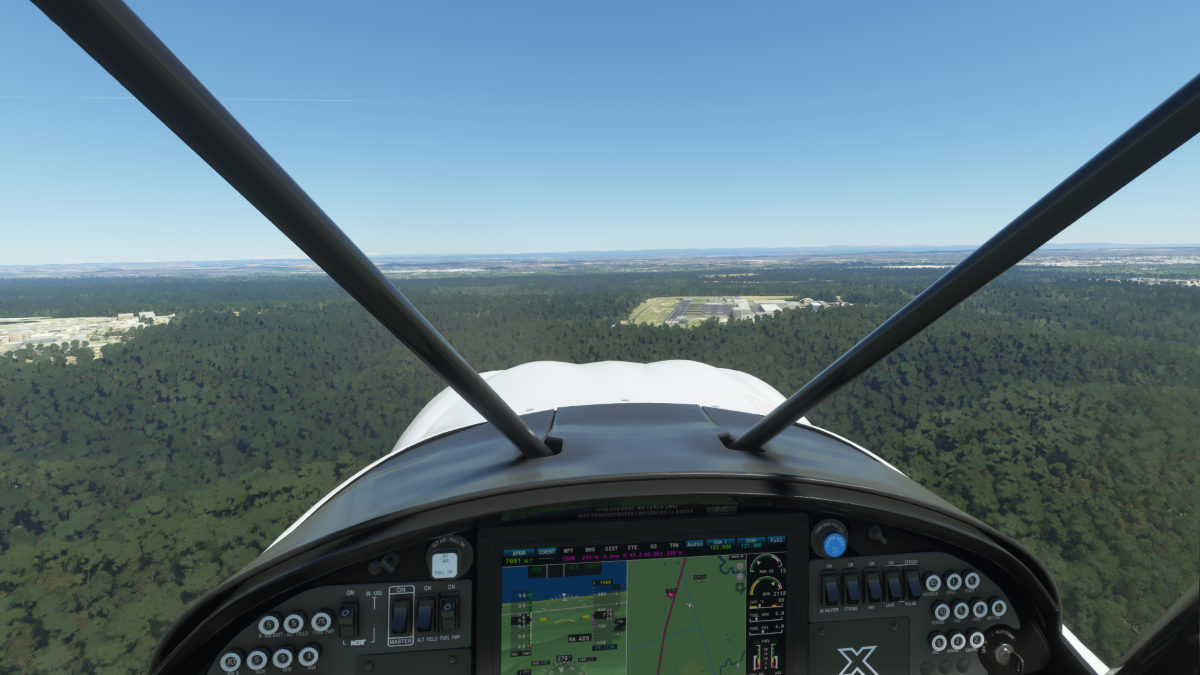Select the STBY standby frequency box

(x=750, y=544)
